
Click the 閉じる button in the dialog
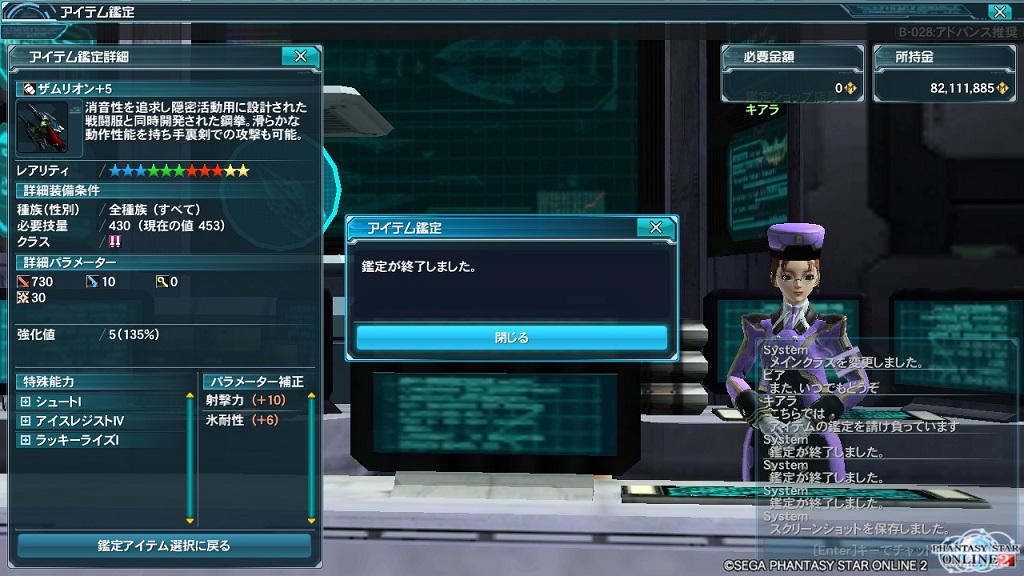coord(511,338)
